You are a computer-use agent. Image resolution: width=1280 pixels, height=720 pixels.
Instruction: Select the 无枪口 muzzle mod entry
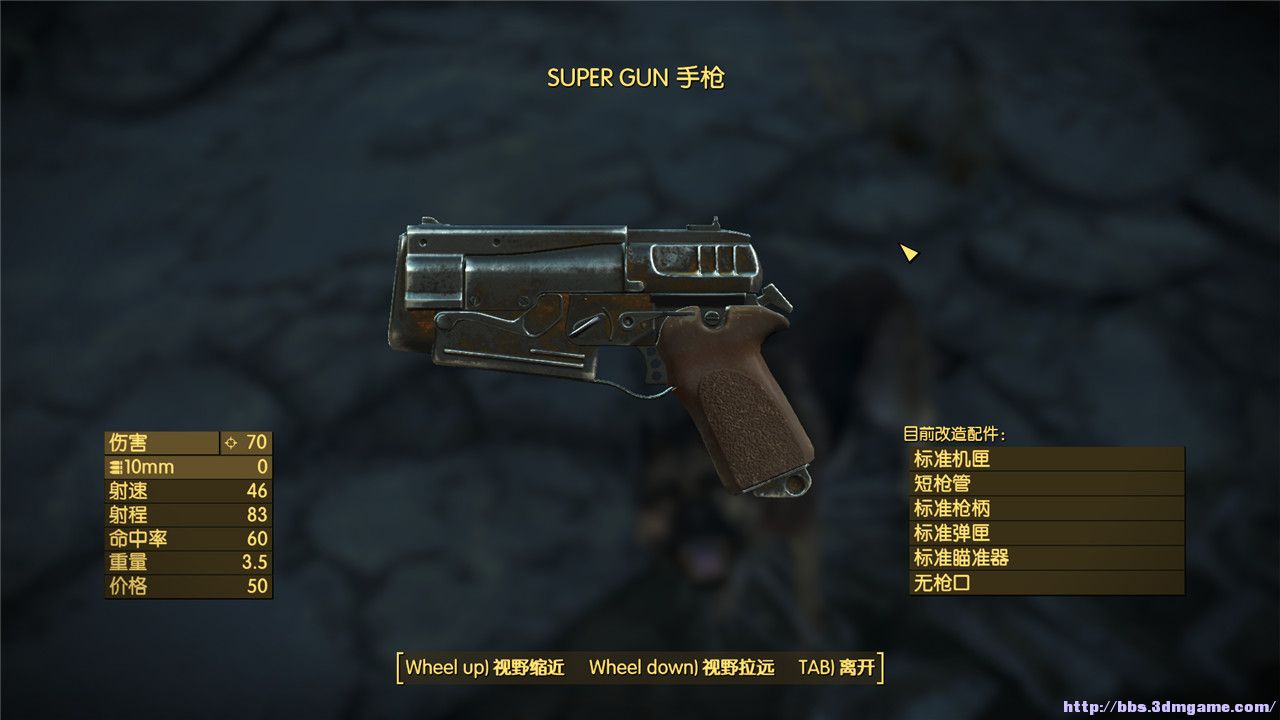point(1046,582)
